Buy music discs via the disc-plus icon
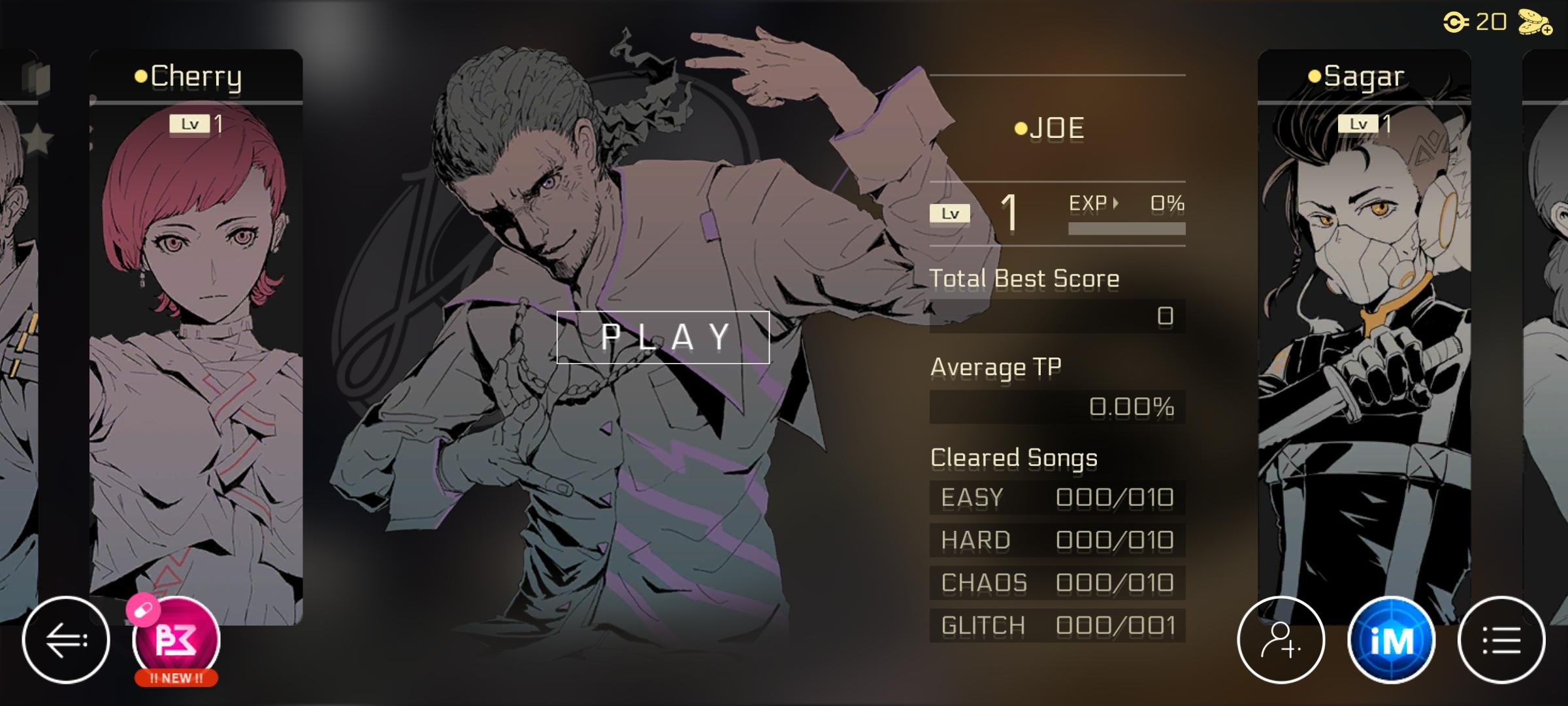 (1537, 22)
